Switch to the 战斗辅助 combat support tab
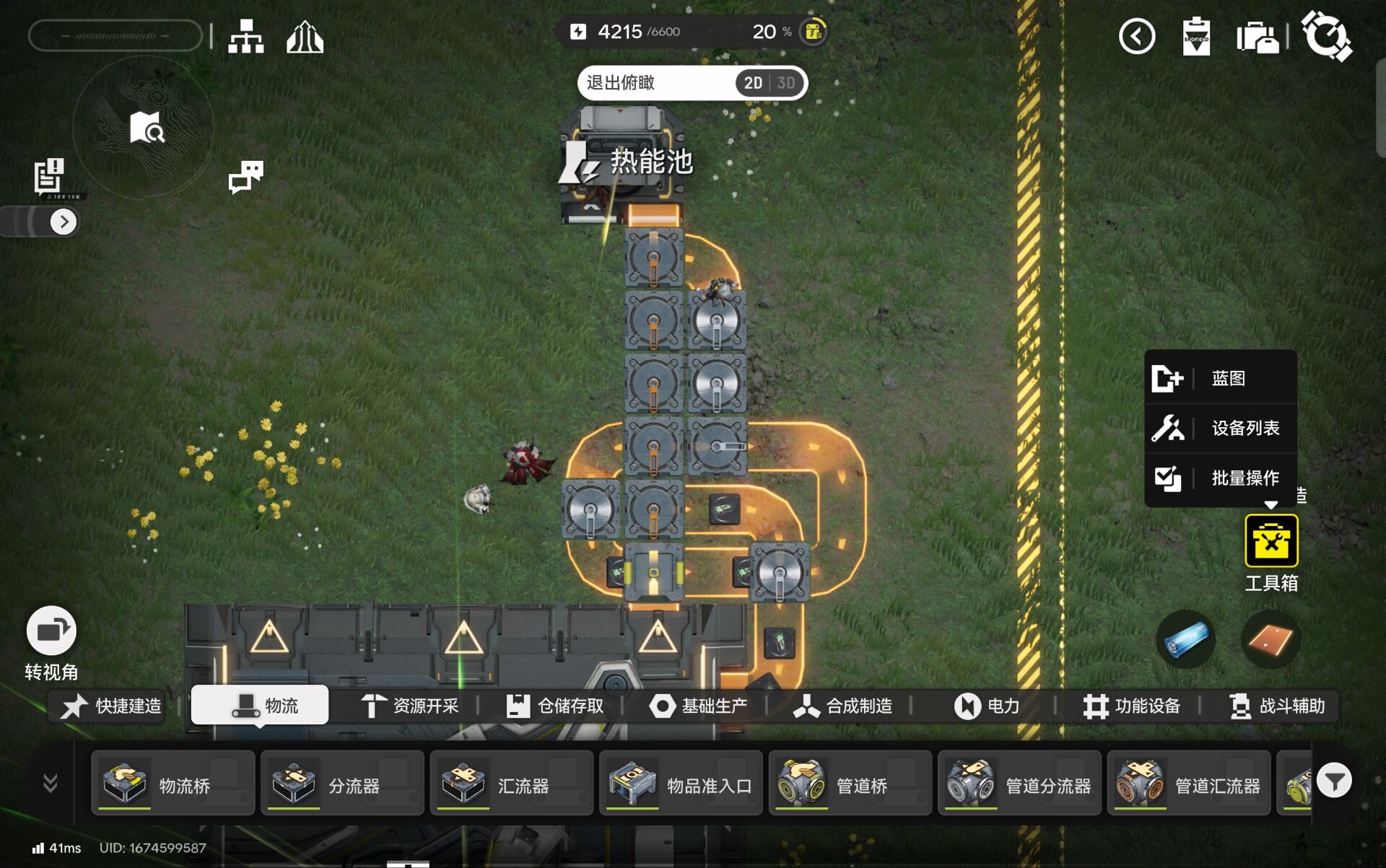 [1277, 706]
